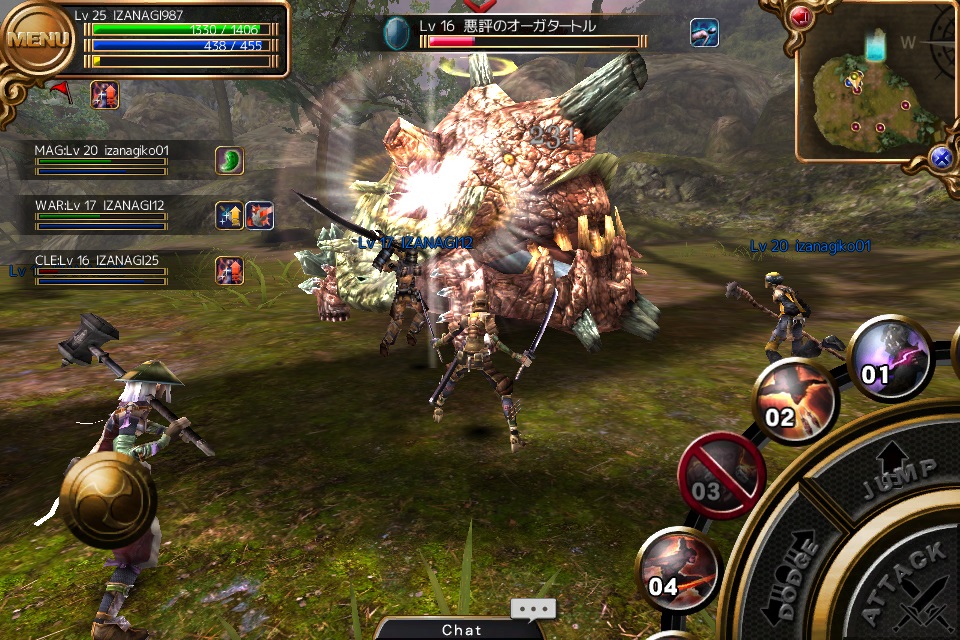Select the disabled skill slot 03

720,472
